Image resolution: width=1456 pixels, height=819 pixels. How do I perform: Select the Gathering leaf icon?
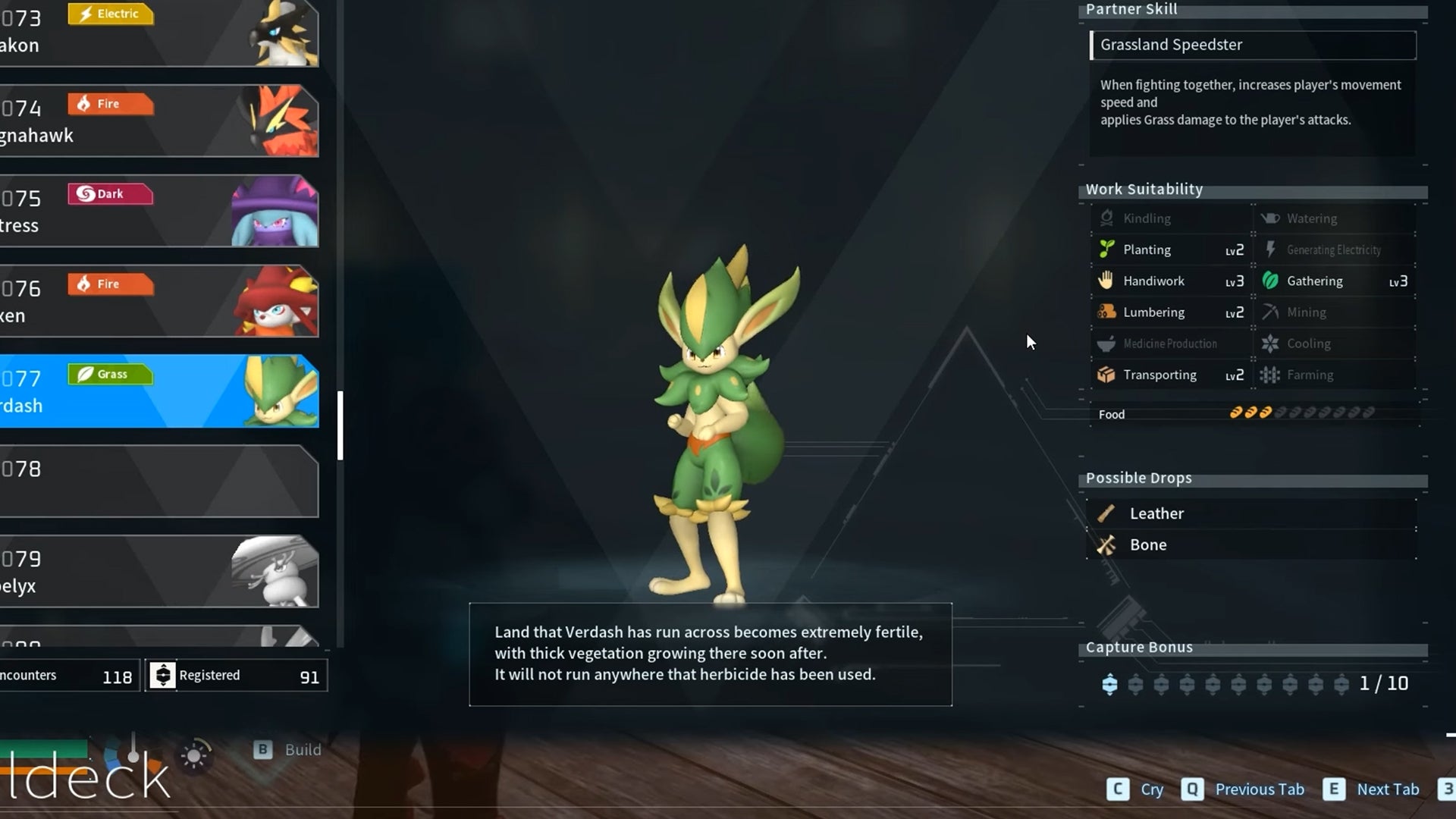point(1269,281)
